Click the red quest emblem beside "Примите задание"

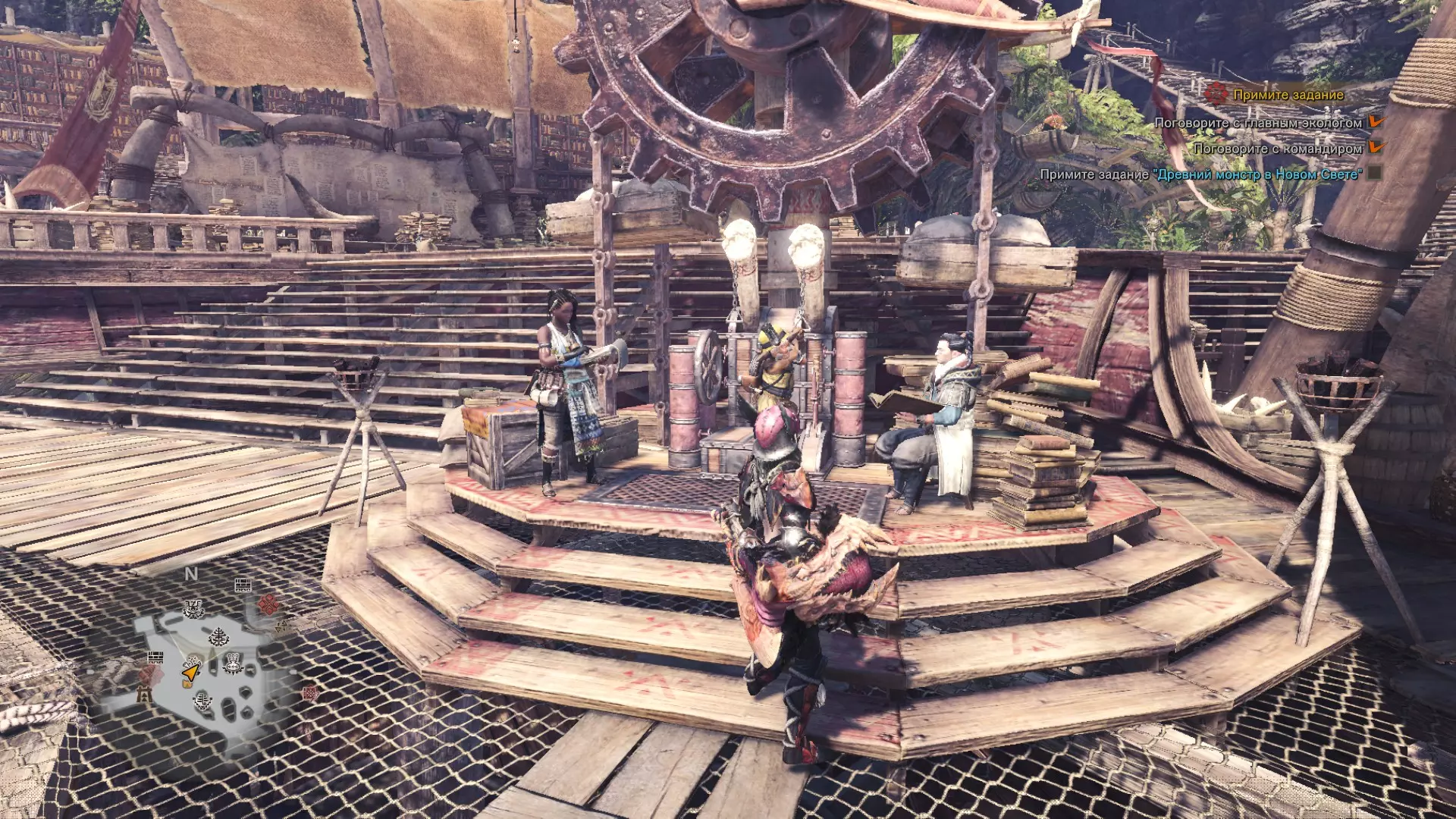tap(1216, 94)
